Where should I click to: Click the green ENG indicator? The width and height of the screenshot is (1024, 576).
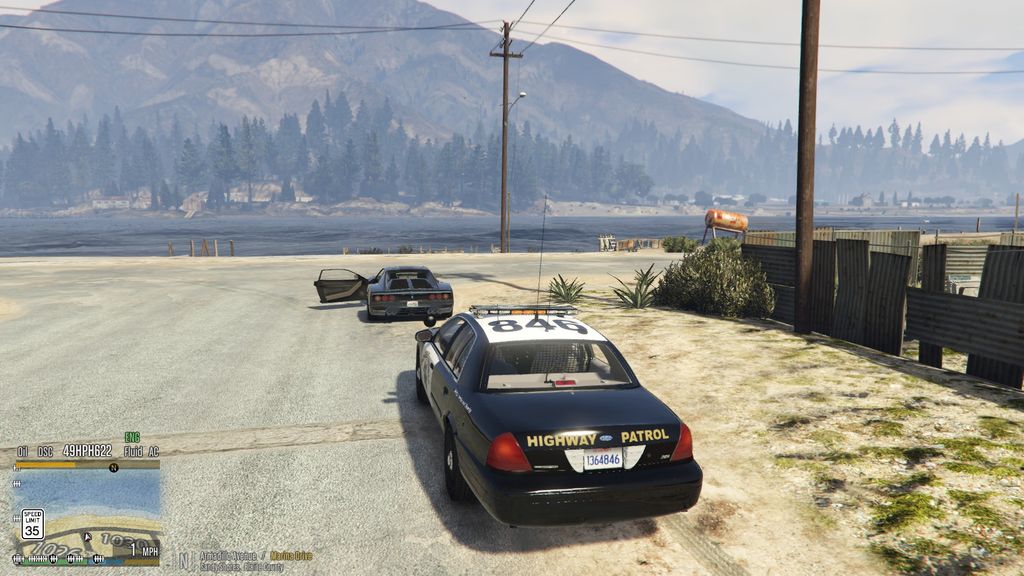132,437
